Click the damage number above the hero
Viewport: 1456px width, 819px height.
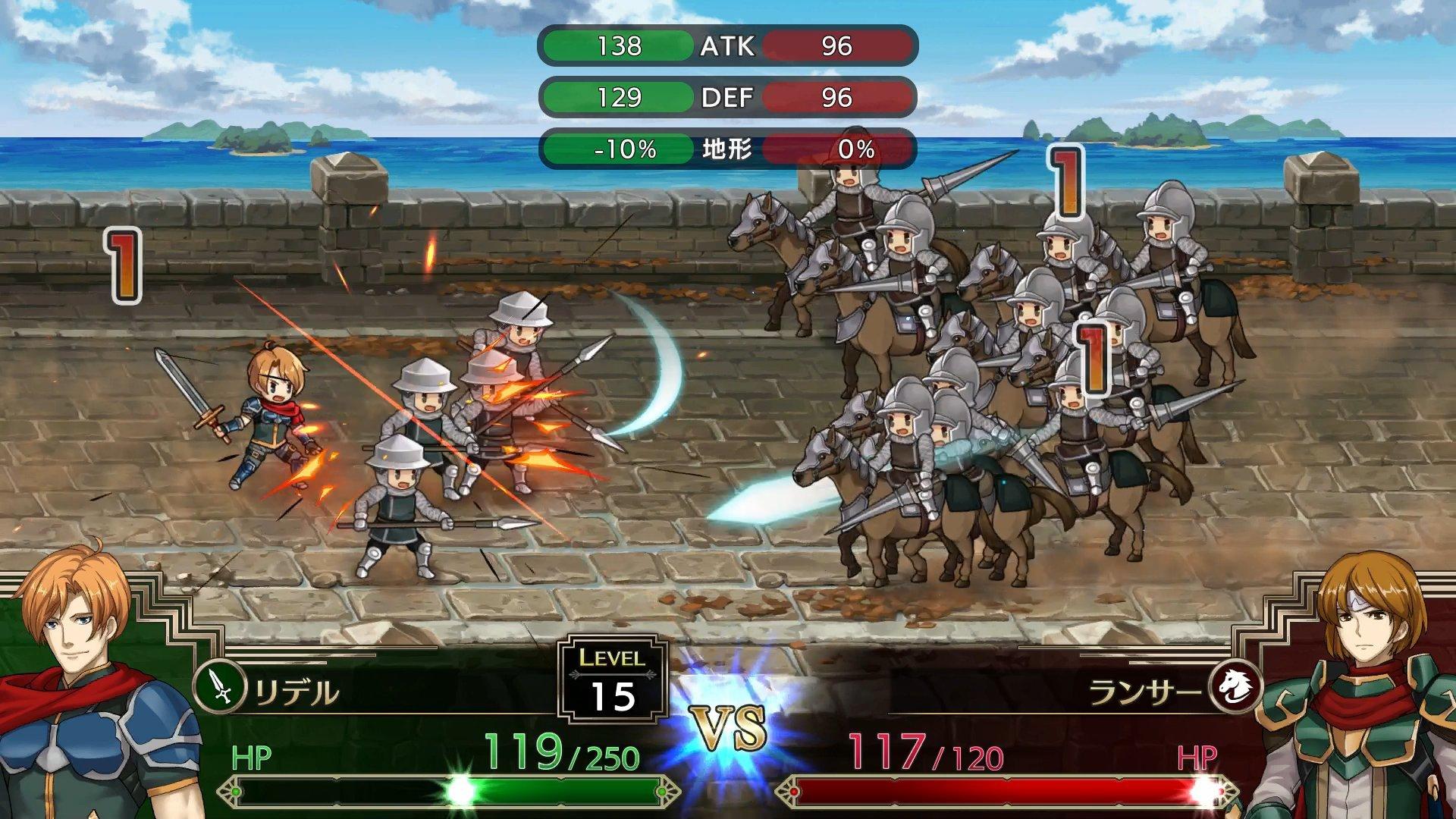click(124, 263)
